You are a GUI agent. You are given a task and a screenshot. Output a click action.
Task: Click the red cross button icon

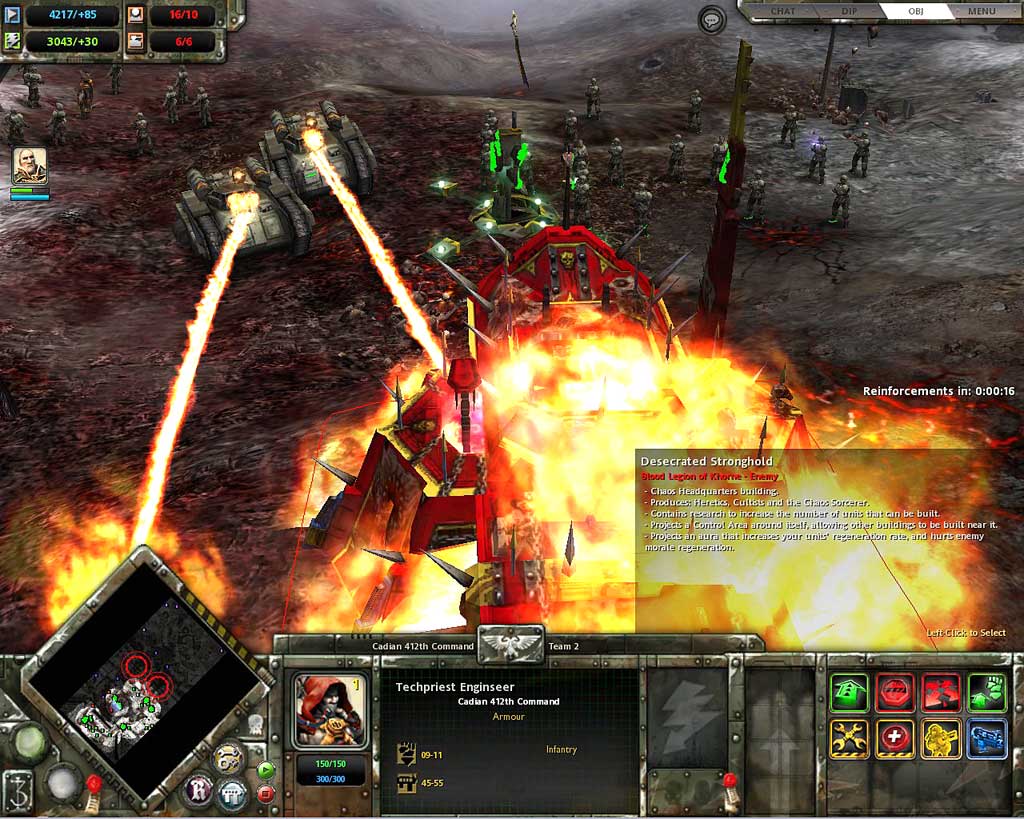(895, 739)
